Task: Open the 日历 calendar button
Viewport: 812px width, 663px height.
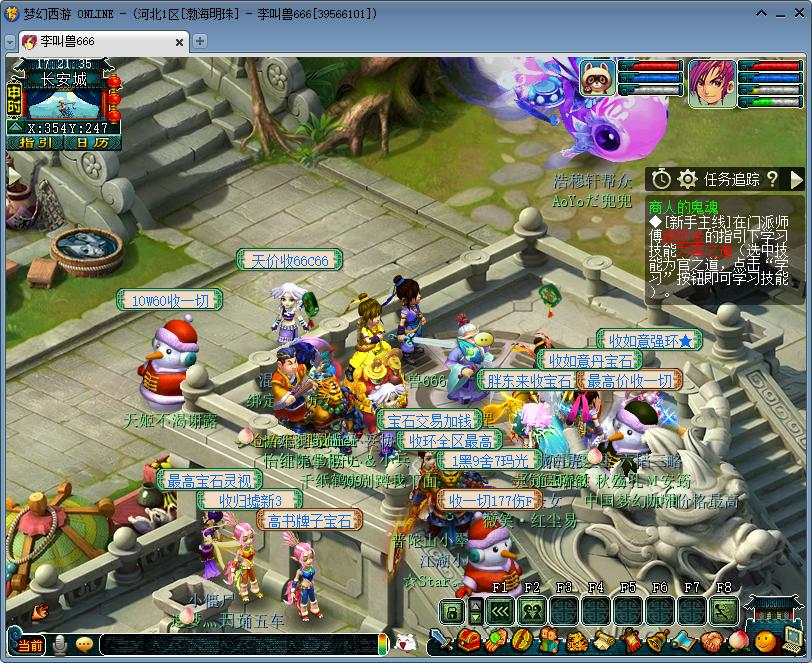Action: tap(93, 142)
